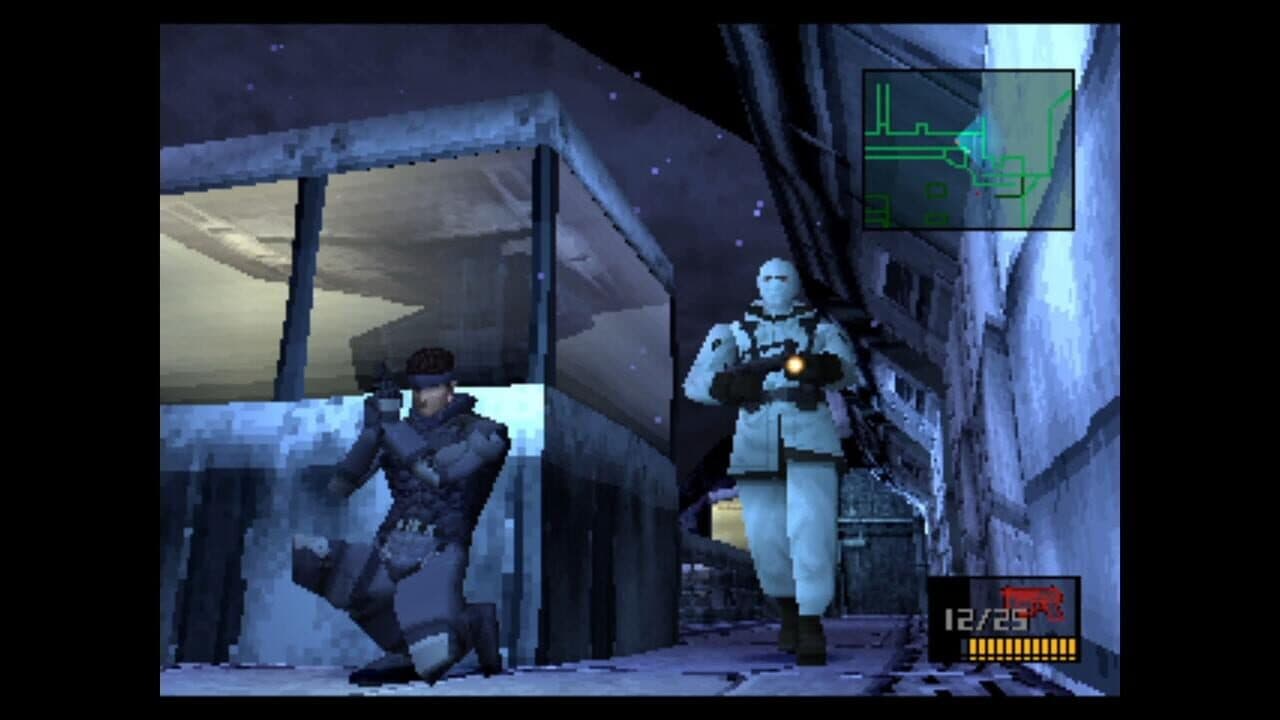This screenshot has height=720, width=1280.
Task: Select the red pistol icon in the ammo HUD
Action: [1032, 602]
